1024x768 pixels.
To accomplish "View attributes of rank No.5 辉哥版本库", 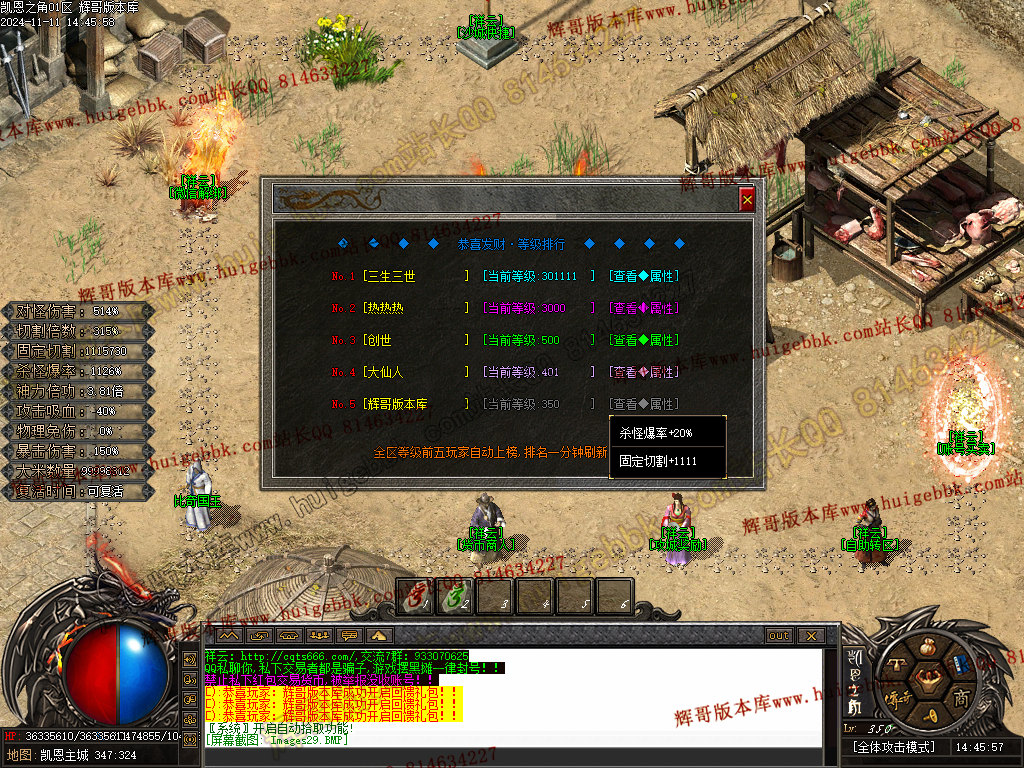I will [x=644, y=404].
